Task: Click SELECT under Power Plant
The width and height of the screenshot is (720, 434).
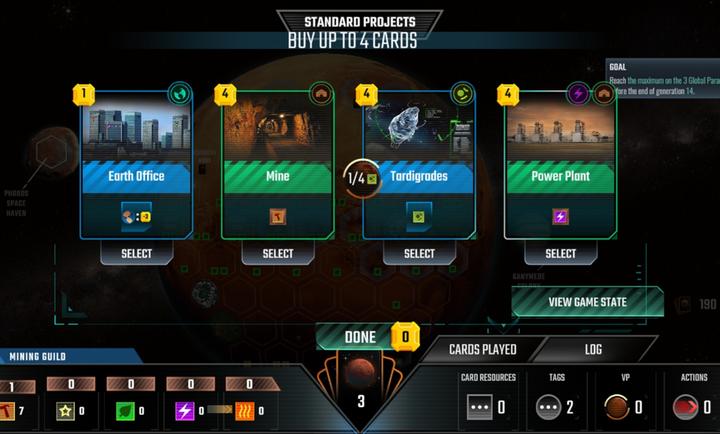Action: tap(560, 254)
